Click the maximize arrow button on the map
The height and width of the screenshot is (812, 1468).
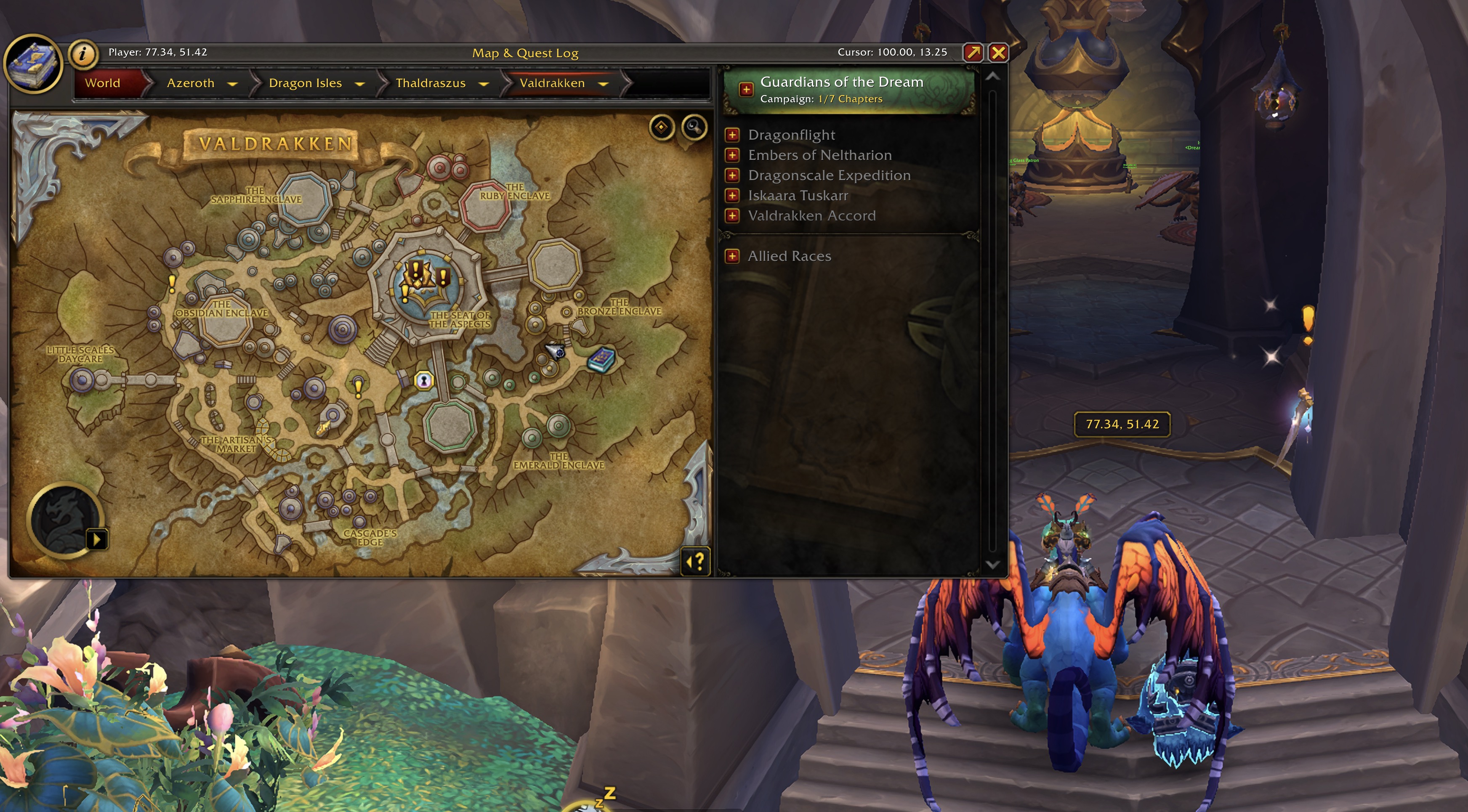coord(974,53)
